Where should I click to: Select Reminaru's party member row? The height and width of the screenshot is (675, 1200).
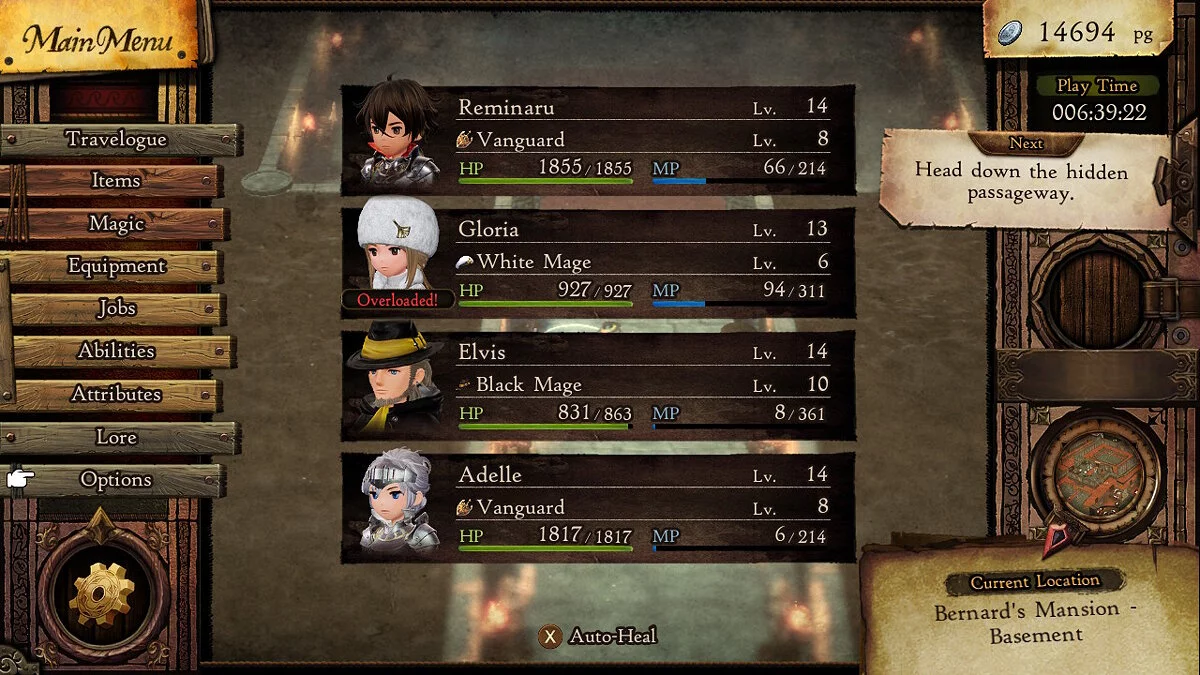598,140
